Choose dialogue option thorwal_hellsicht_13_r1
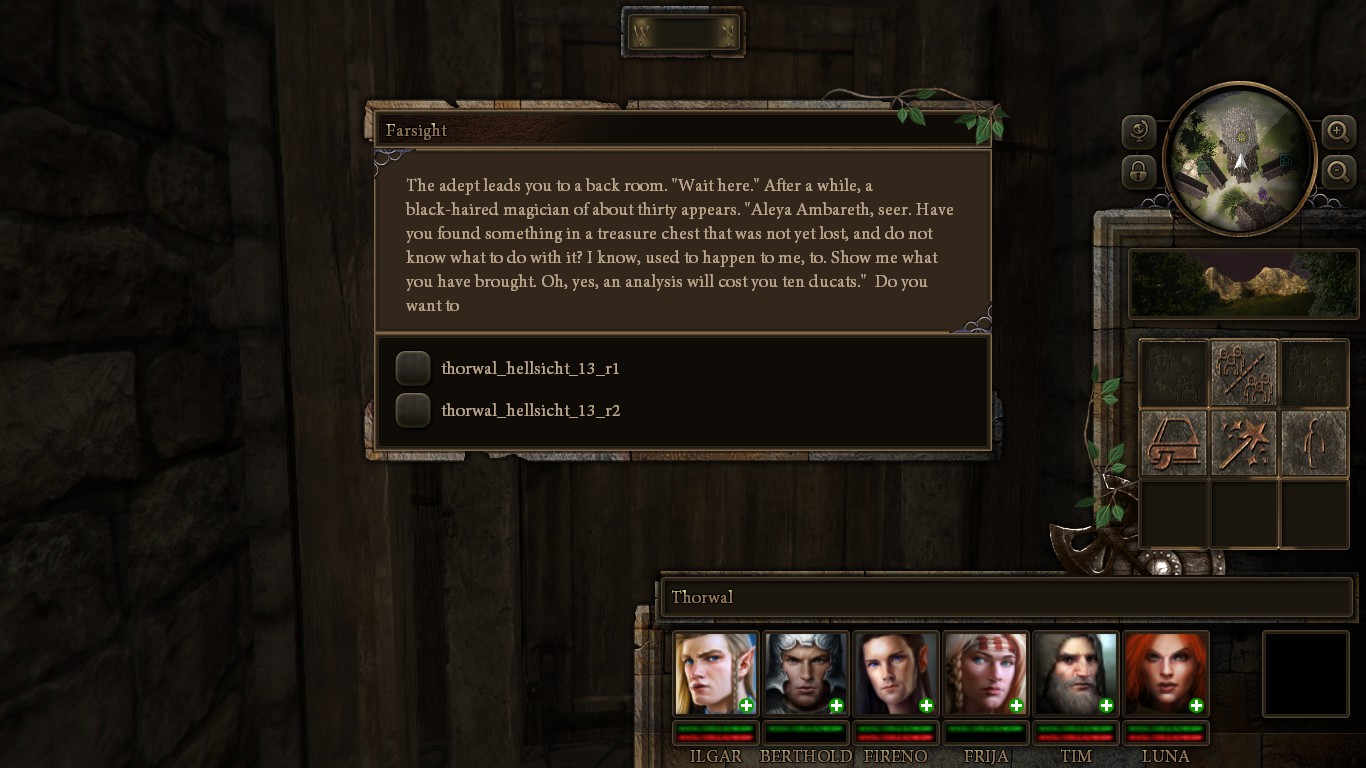 click(x=413, y=368)
